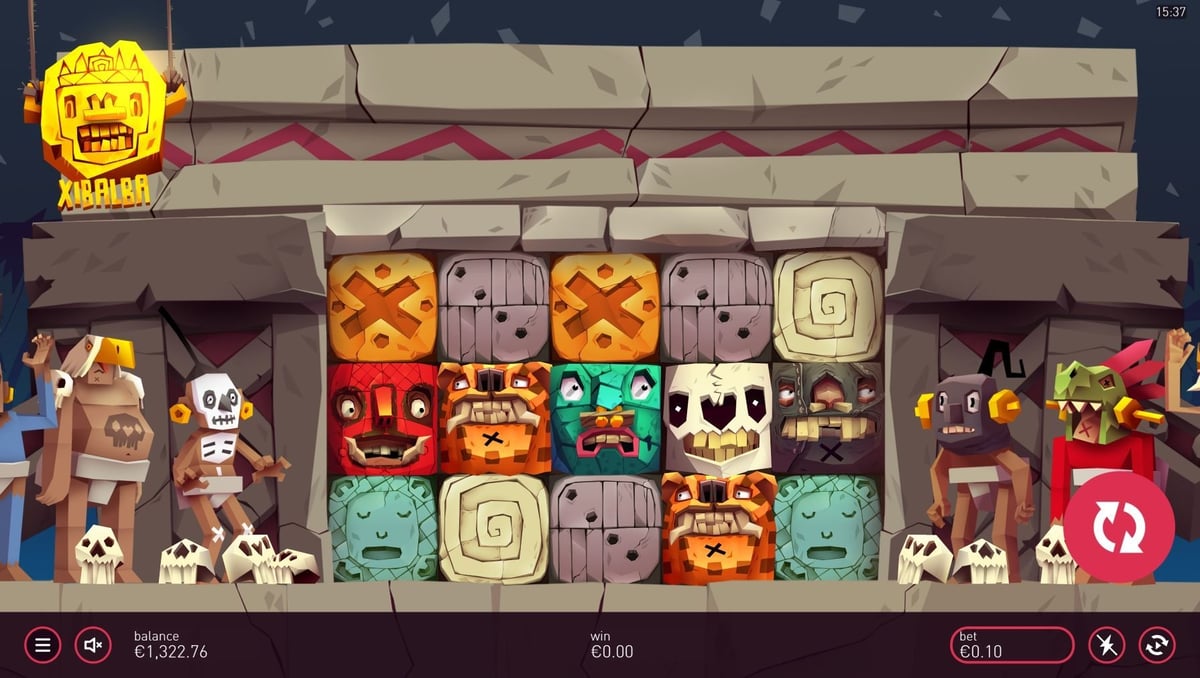Open the hamburger menu
1200x678 pixels.
[x=43, y=645]
